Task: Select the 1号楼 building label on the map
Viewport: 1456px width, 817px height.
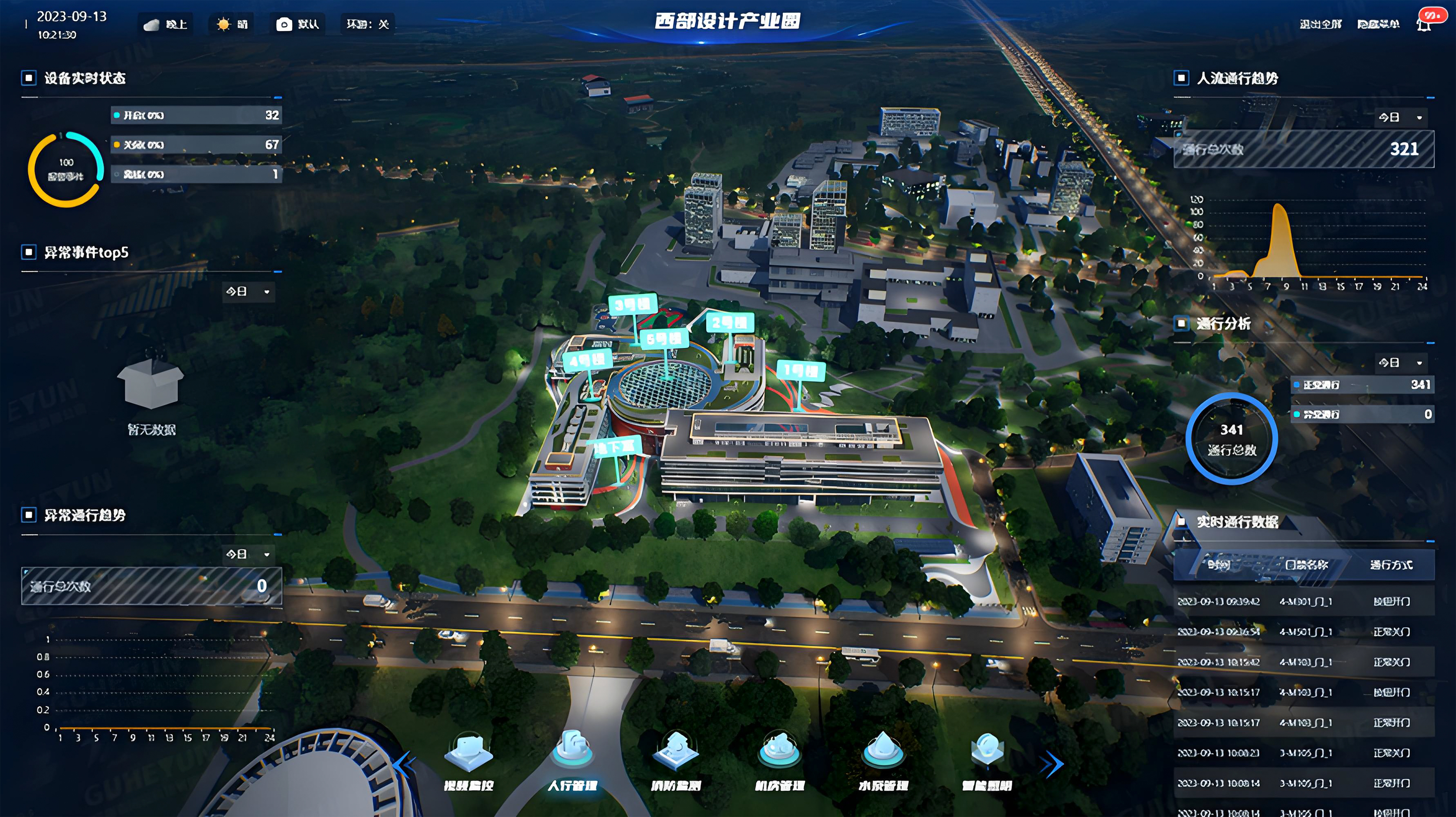Action: (801, 371)
